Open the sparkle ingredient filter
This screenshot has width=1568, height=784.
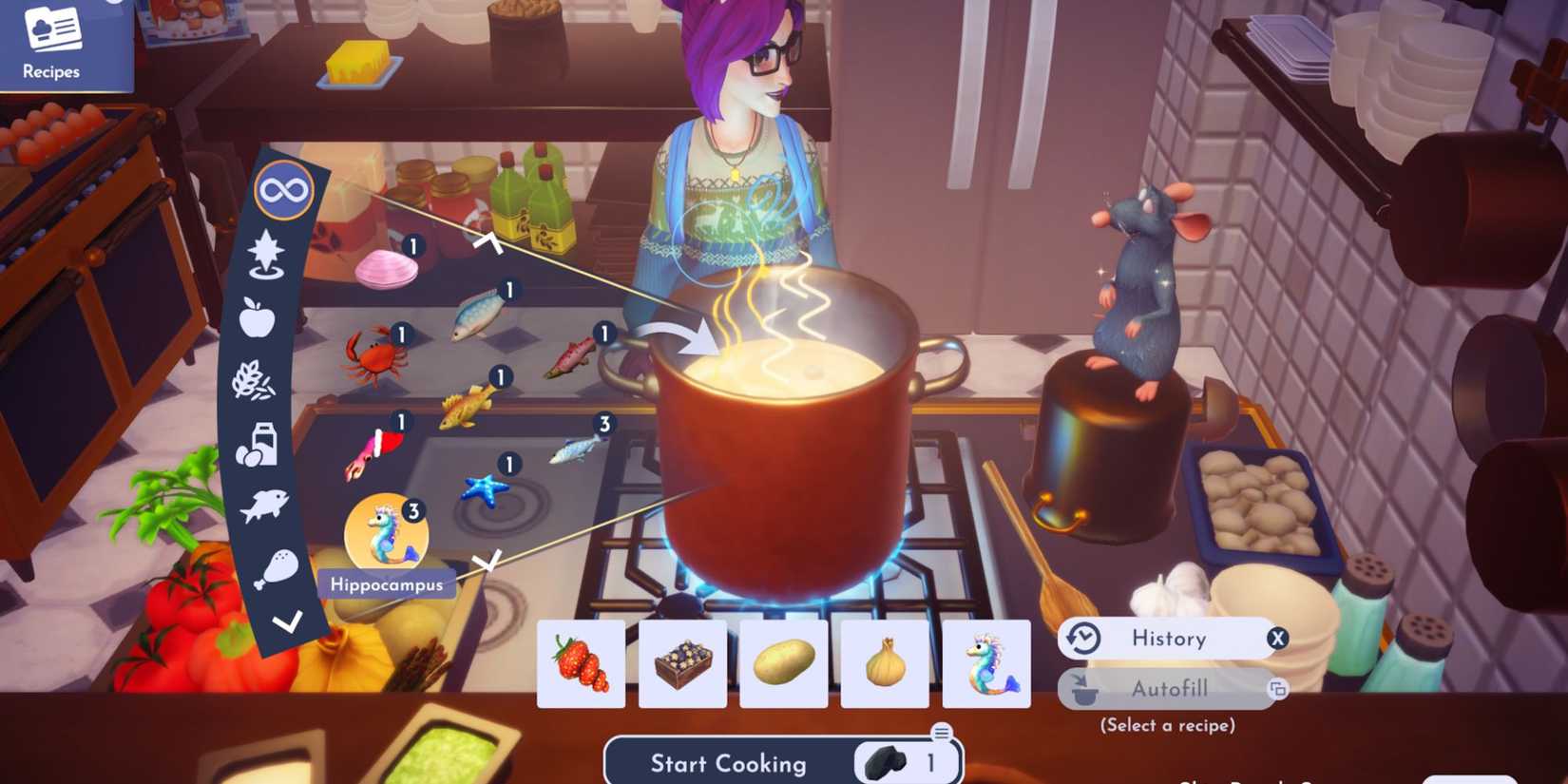[x=267, y=250]
